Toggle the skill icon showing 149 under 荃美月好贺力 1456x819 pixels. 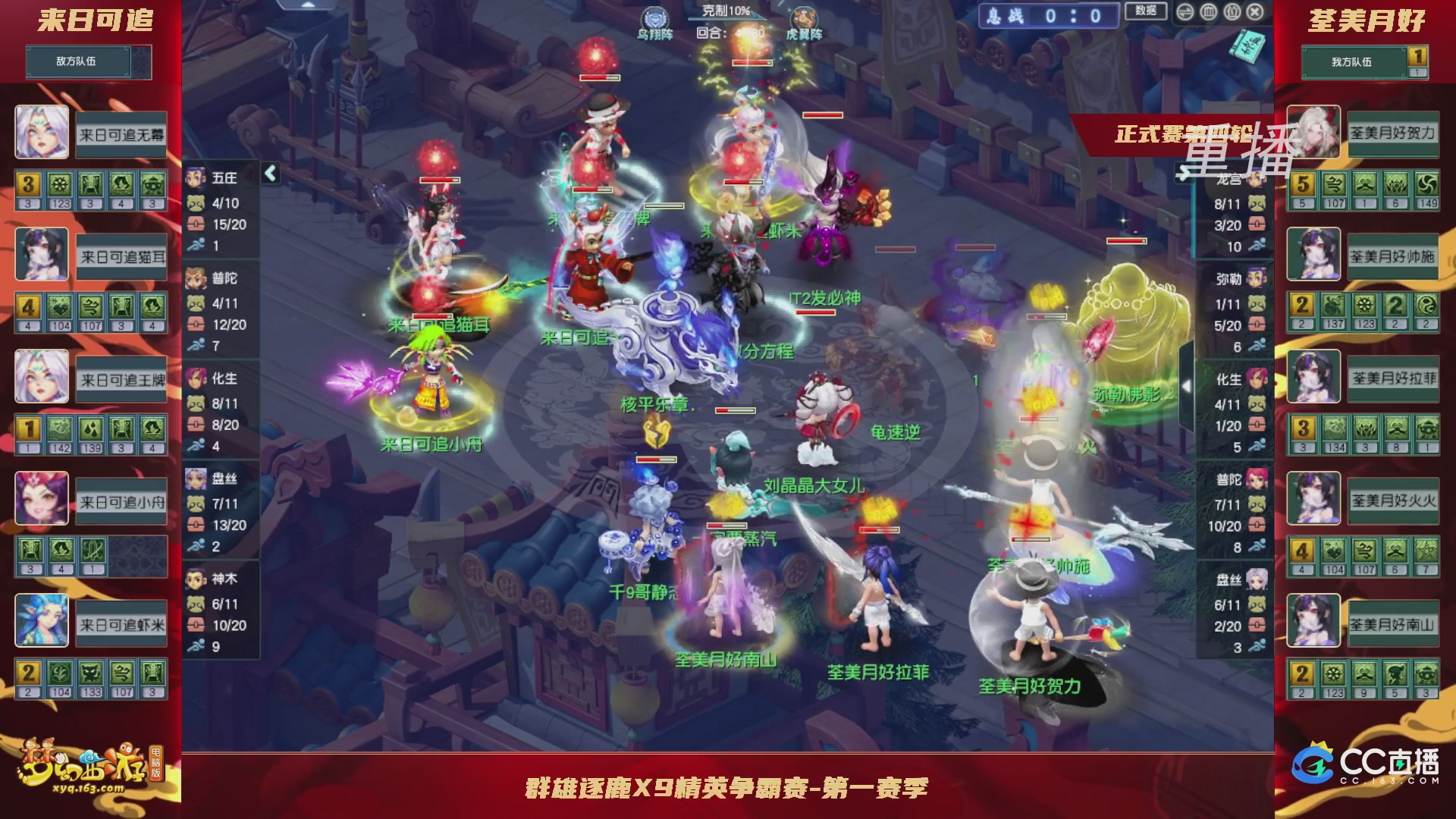1429,184
